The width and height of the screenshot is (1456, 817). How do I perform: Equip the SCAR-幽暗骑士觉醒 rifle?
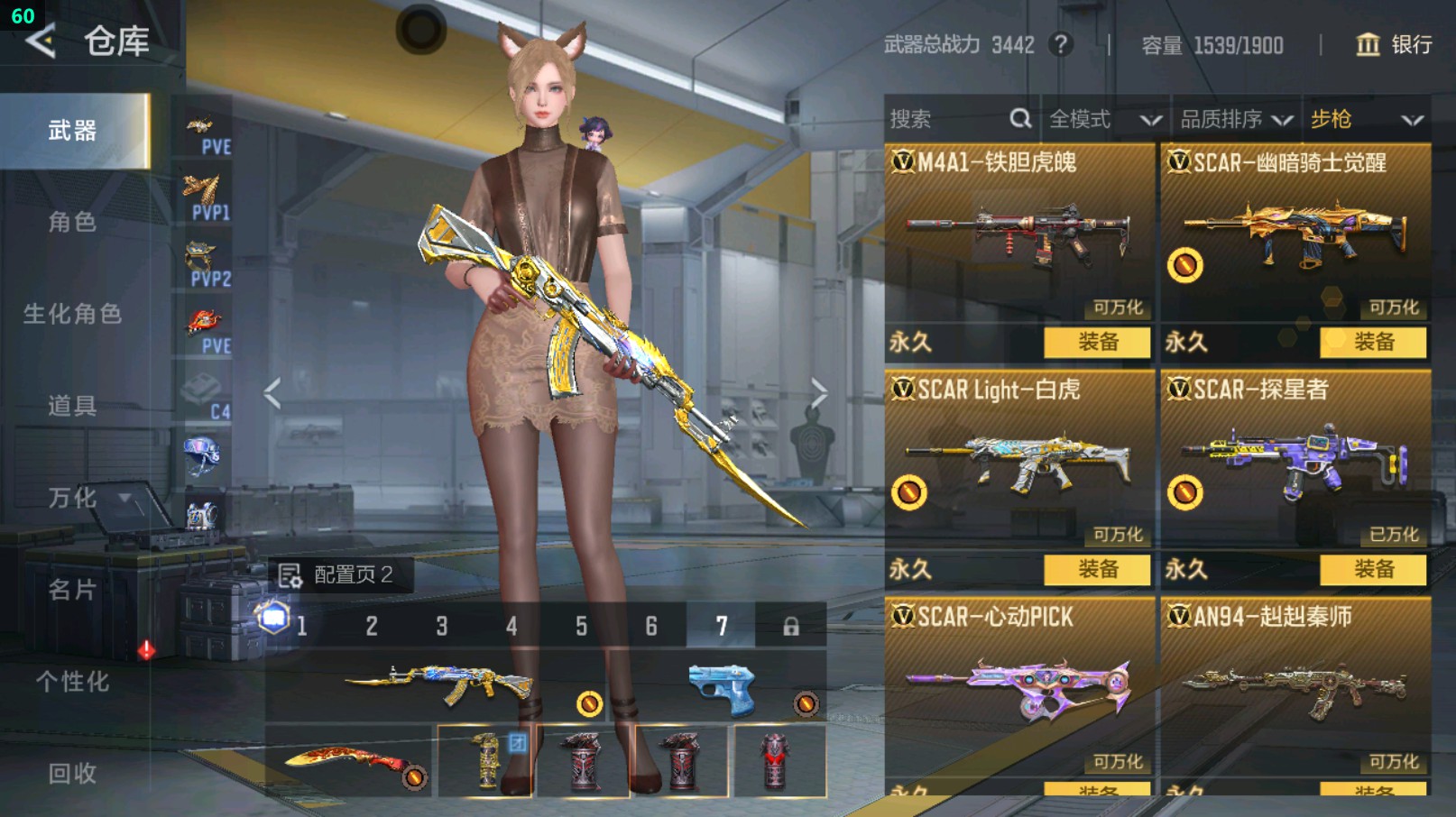(1373, 342)
